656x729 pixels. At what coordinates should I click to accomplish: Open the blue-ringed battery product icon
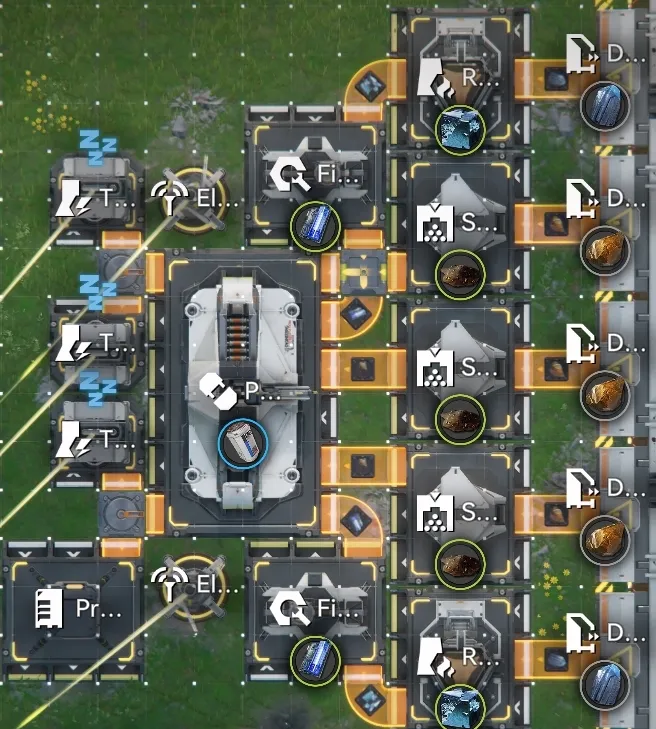click(x=242, y=443)
